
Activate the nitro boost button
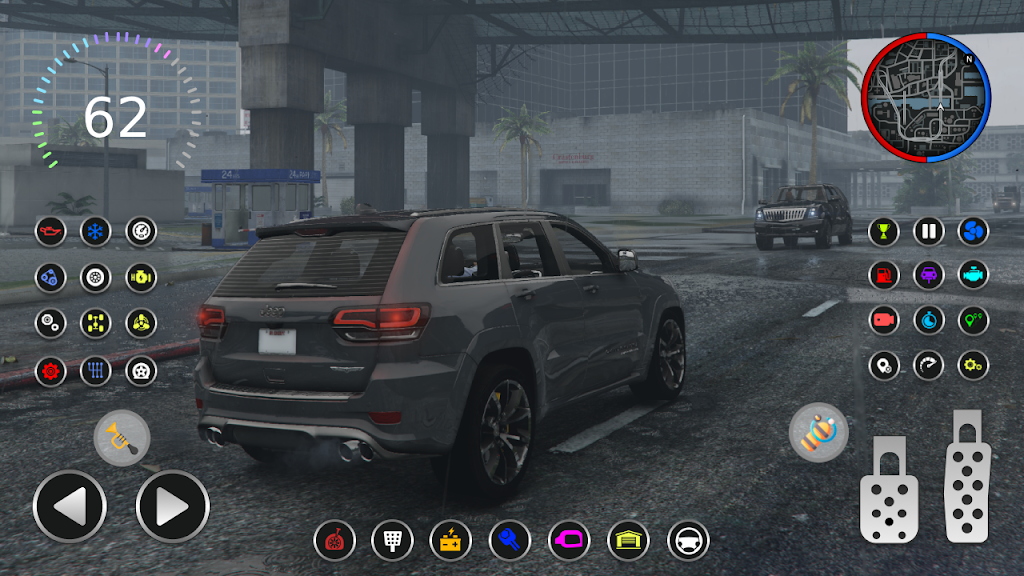[818, 433]
